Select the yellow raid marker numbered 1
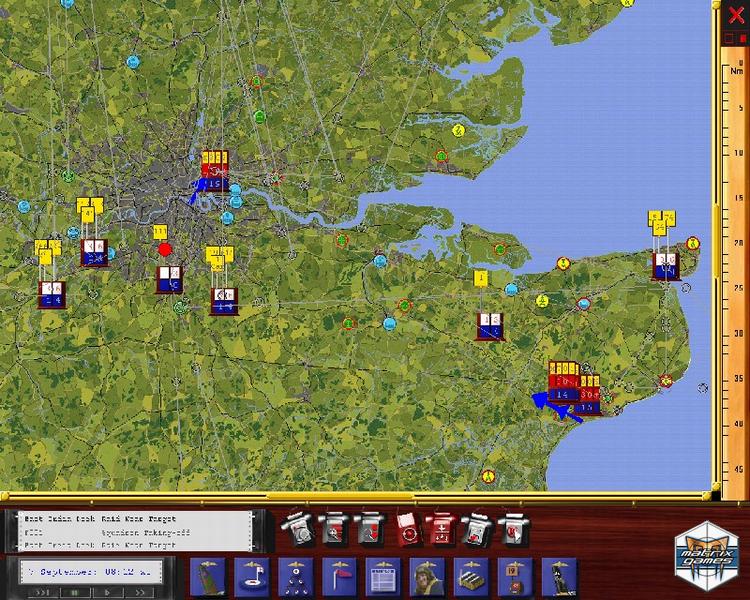The width and height of the screenshot is (750, 600). pos(481,278)
